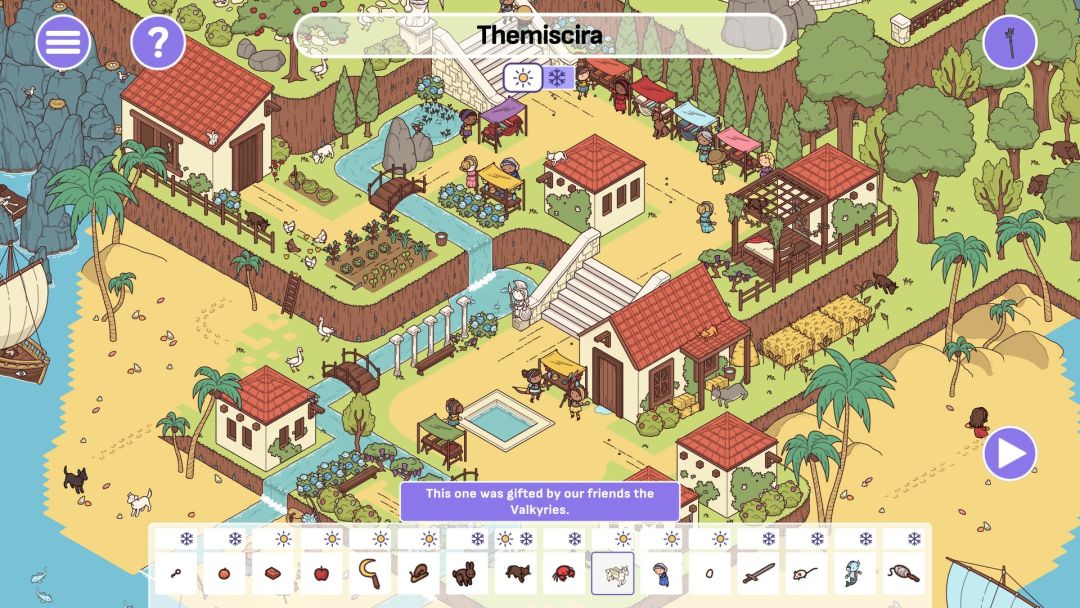Choose the blue mermaid item slot
Image resolution: width=1080 pixels, height=608 pixels.
(x=855, y=574)
